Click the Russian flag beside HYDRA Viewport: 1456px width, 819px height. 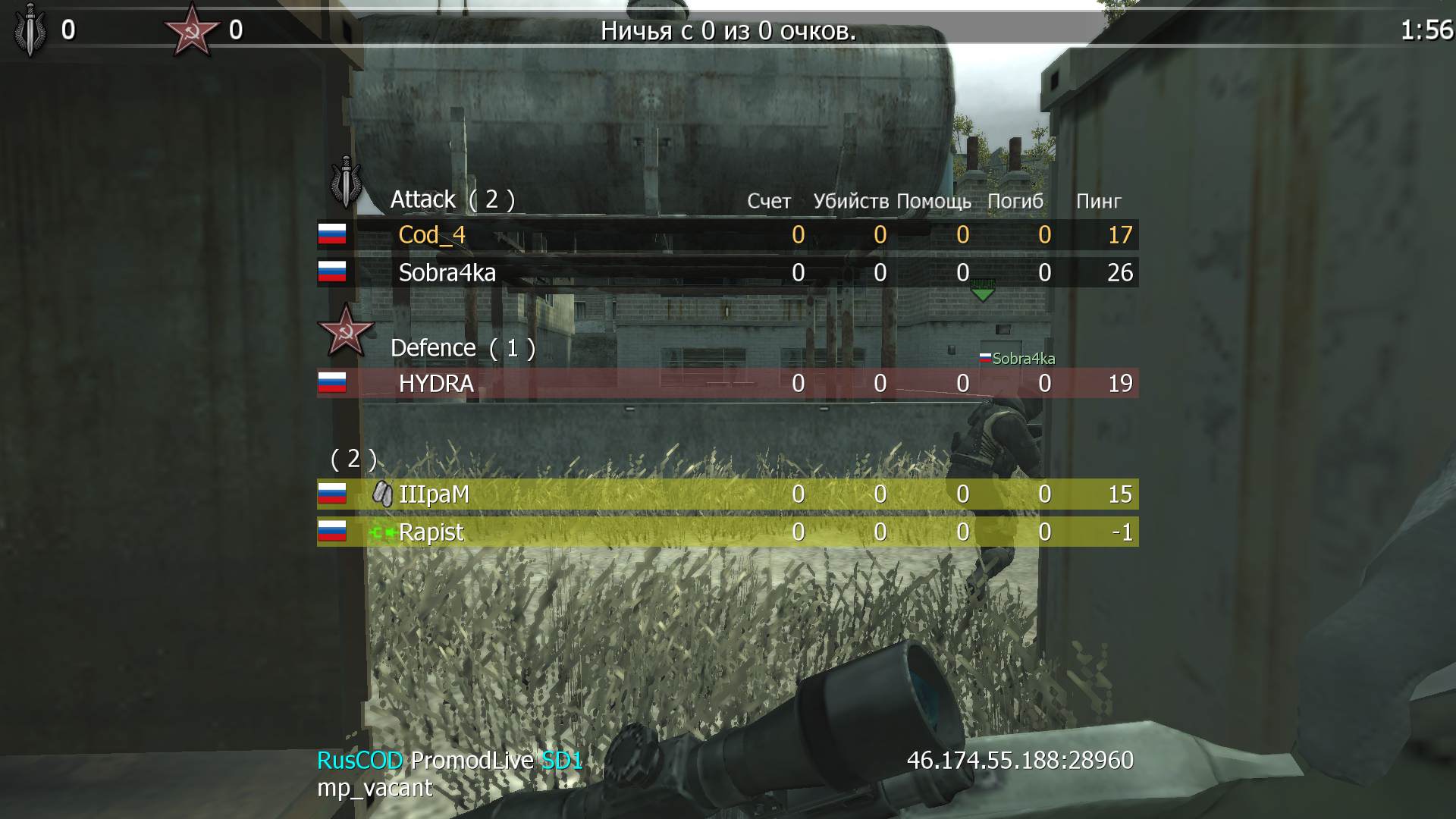point(331,384)
